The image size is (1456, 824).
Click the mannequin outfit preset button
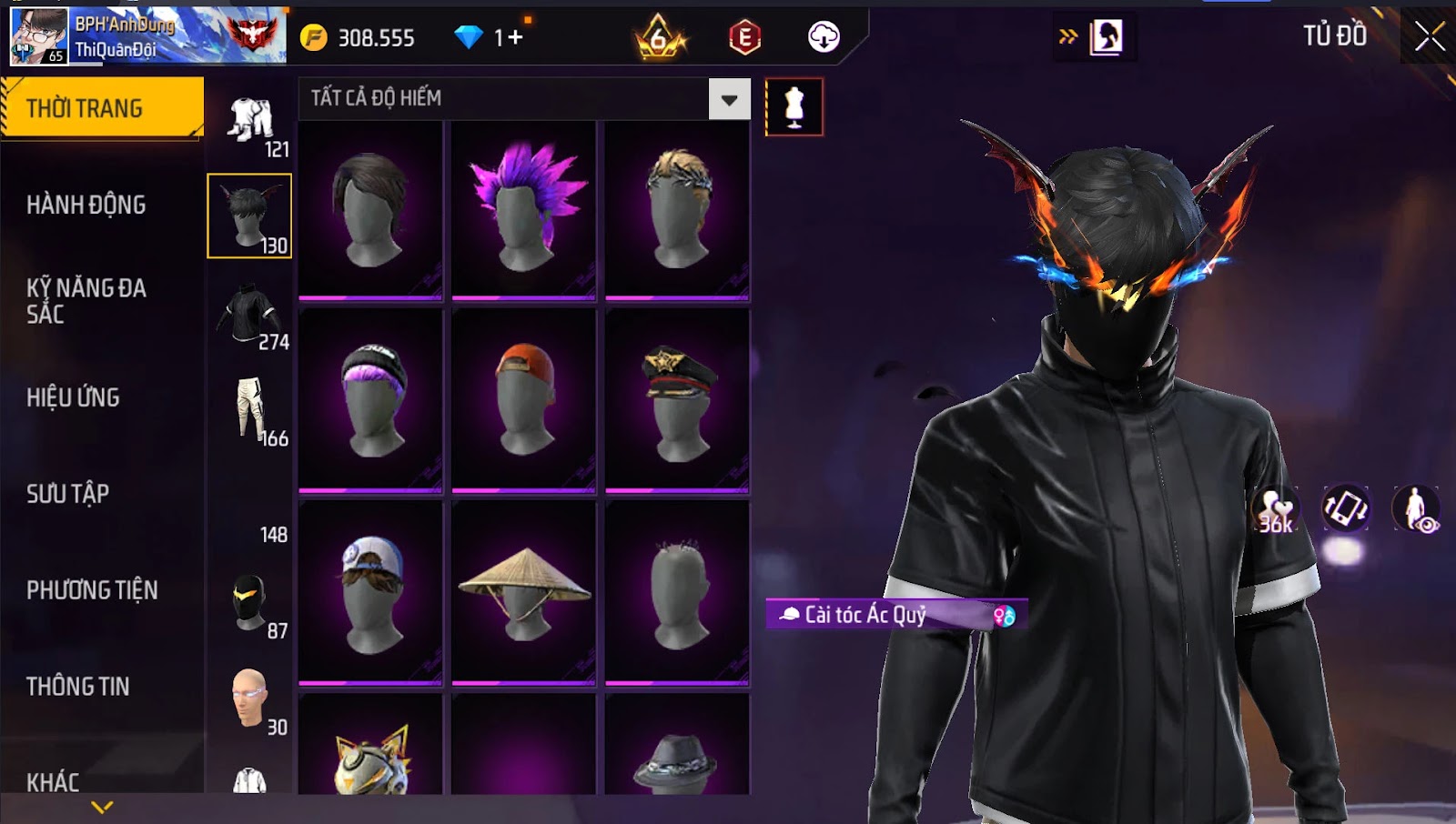794,107
